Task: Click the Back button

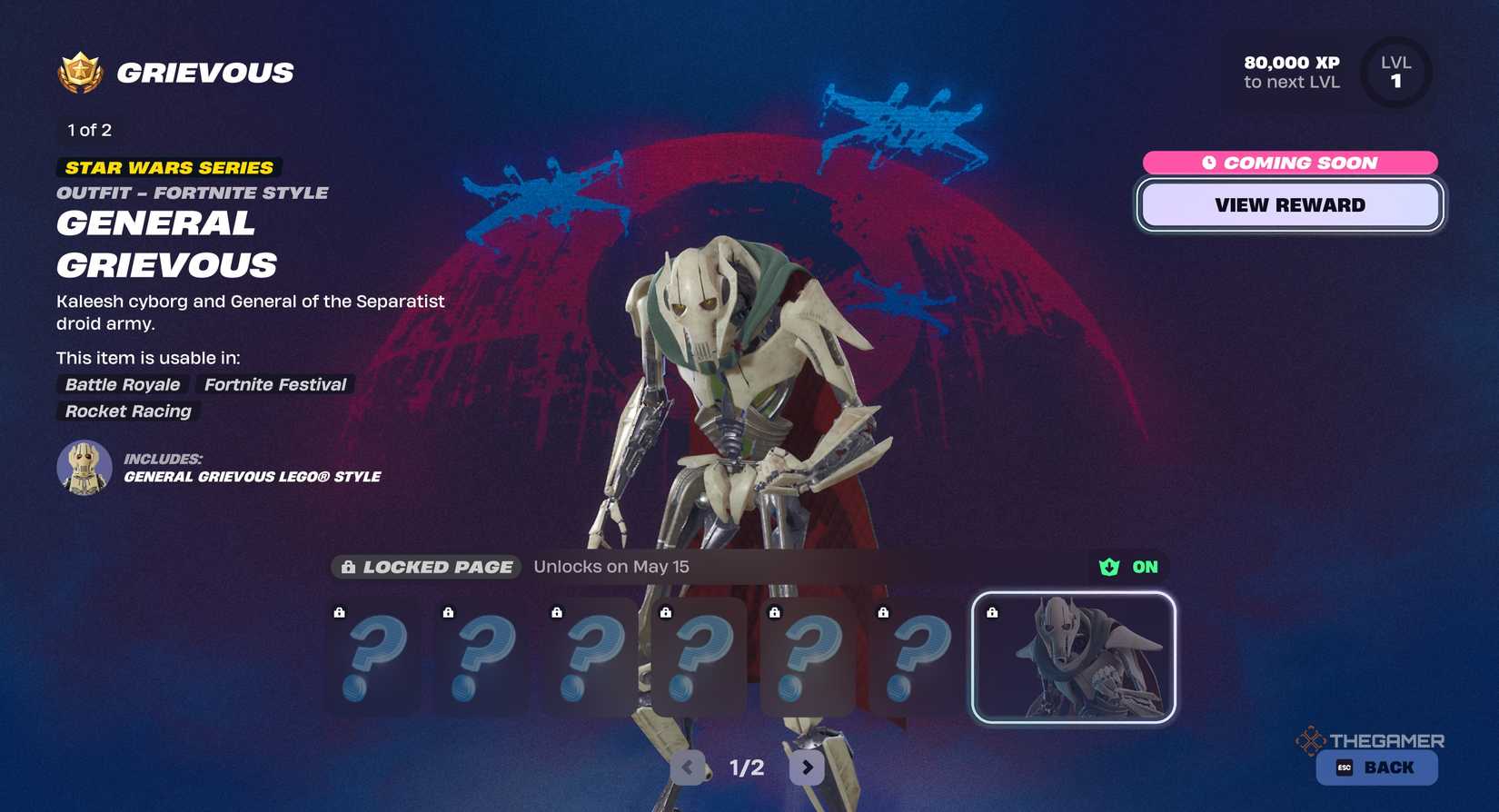Action: point(1375,767)
